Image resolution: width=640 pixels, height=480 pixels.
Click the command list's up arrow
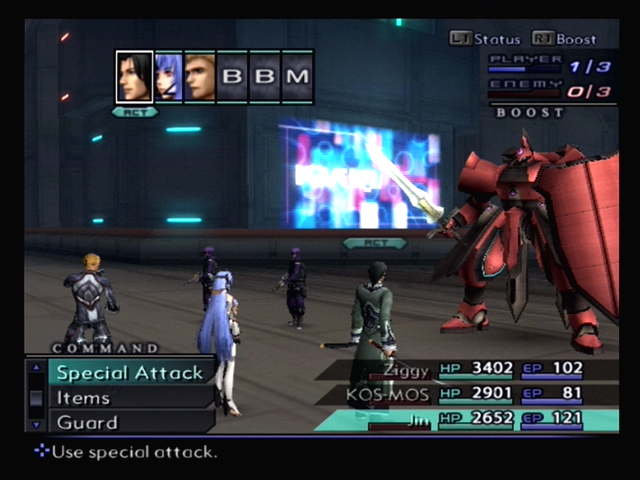point(36,367)
